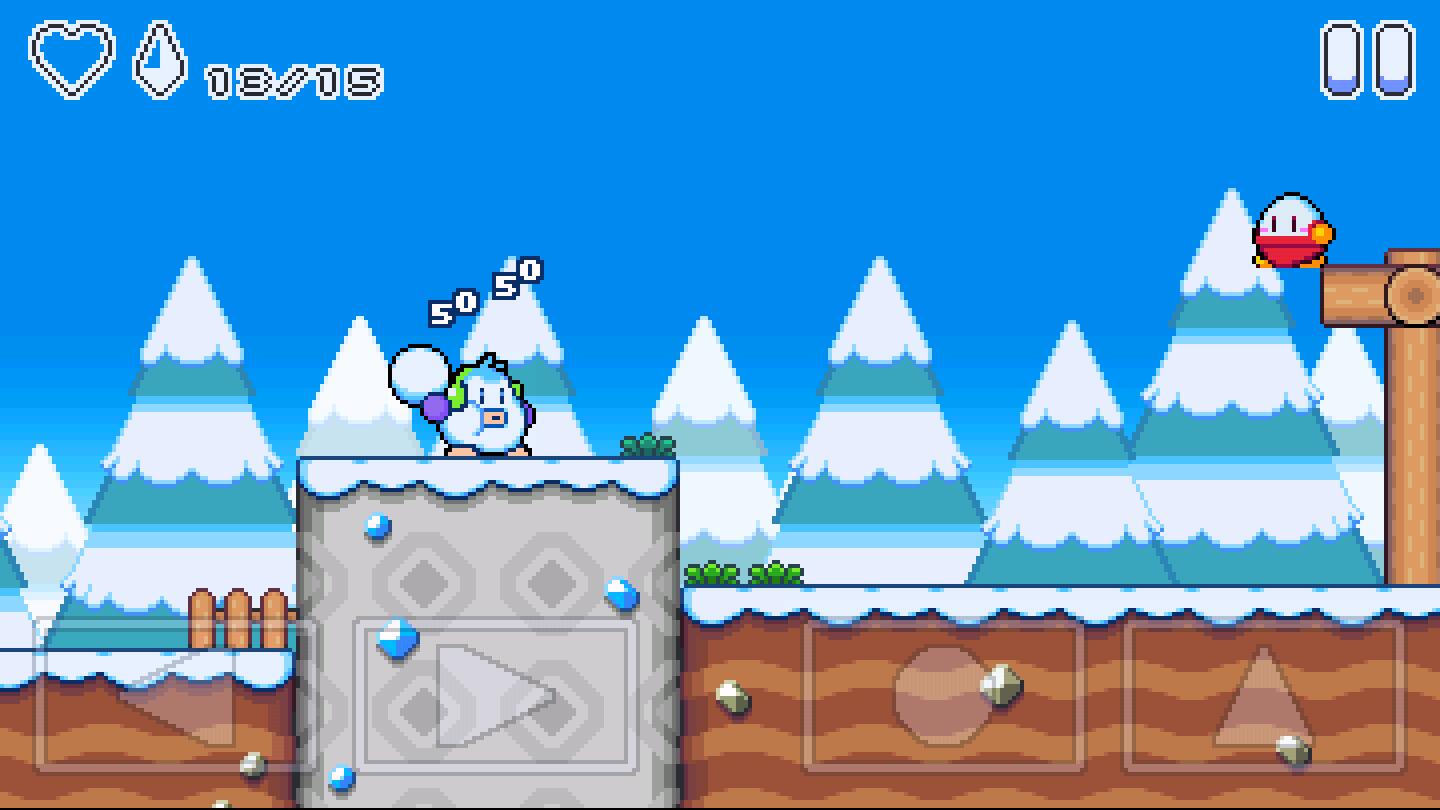Select the red enemy on the wooden platform
The width and height of the screenshot is (1440, 810).
pyautogui.click(x=1292, y=230)
